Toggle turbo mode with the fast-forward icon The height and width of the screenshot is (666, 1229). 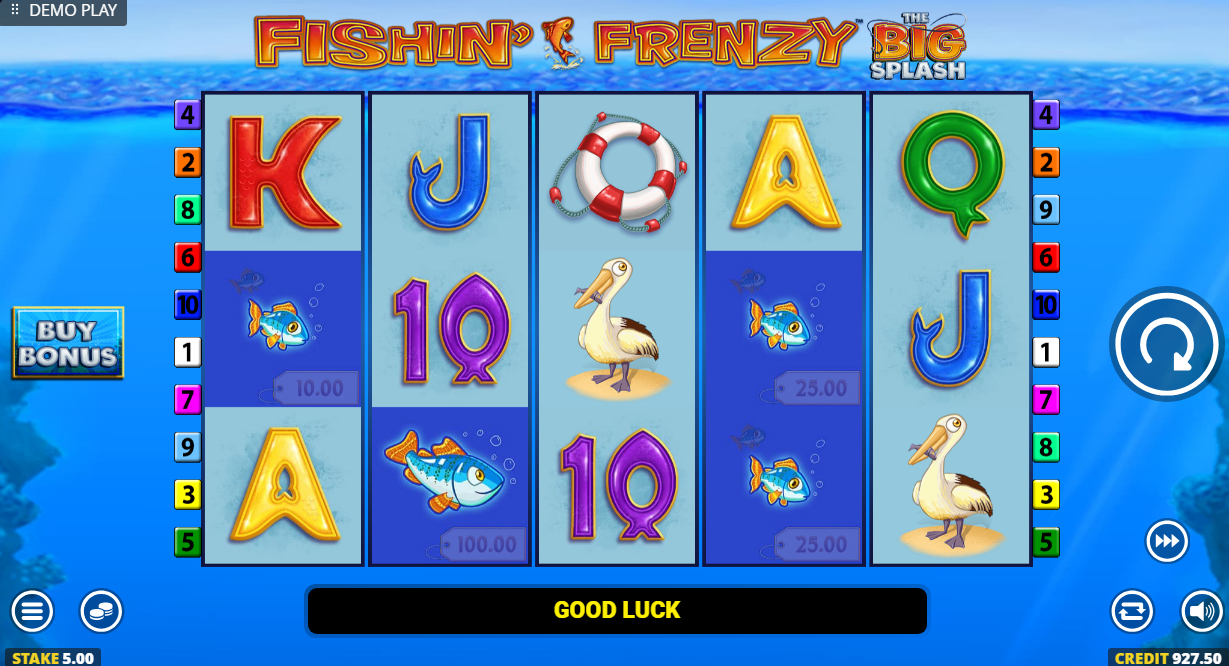coord(1166,541)
